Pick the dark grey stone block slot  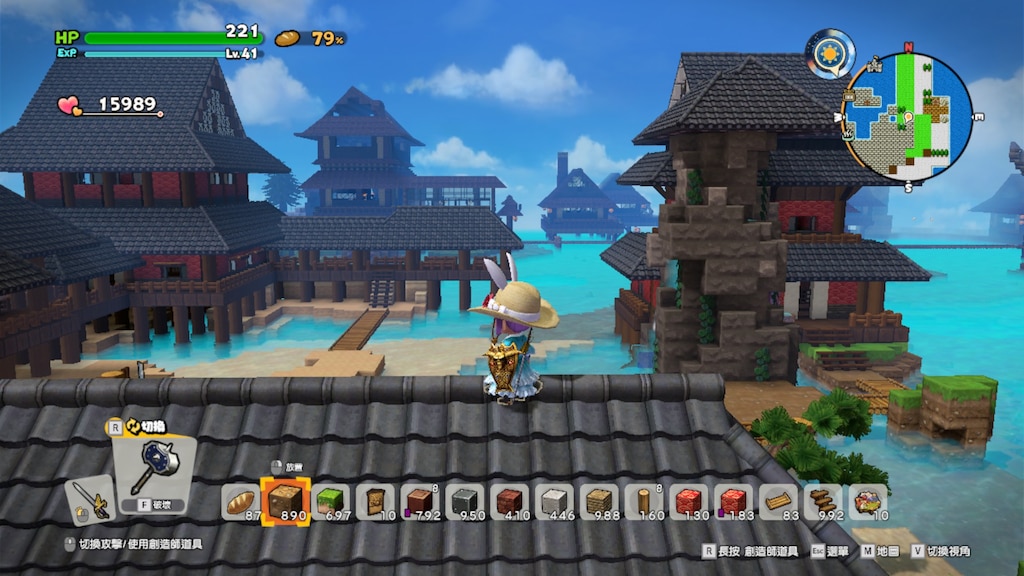click(465, 501)
